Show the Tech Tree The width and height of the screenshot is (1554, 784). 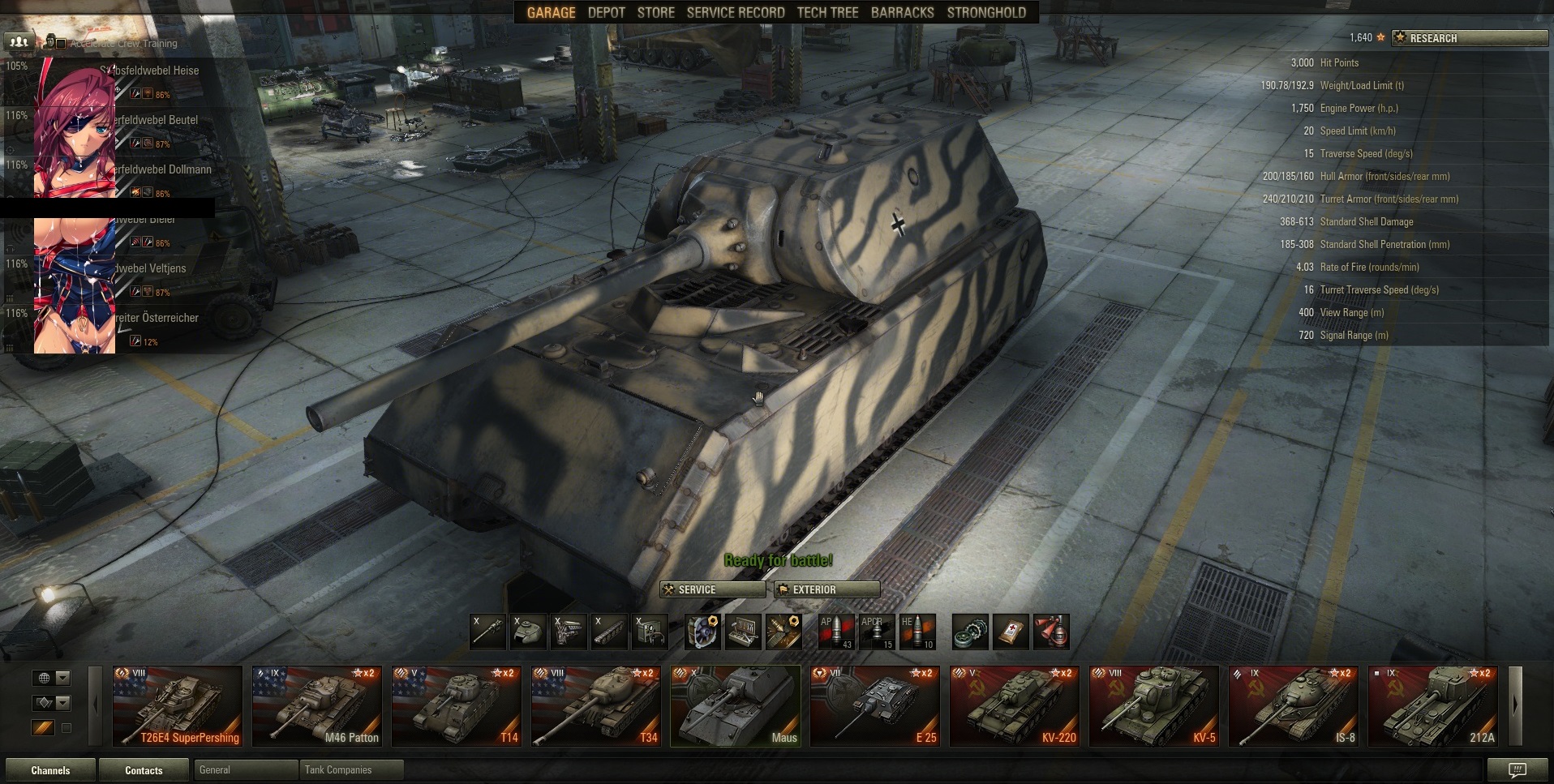point(827,12)
